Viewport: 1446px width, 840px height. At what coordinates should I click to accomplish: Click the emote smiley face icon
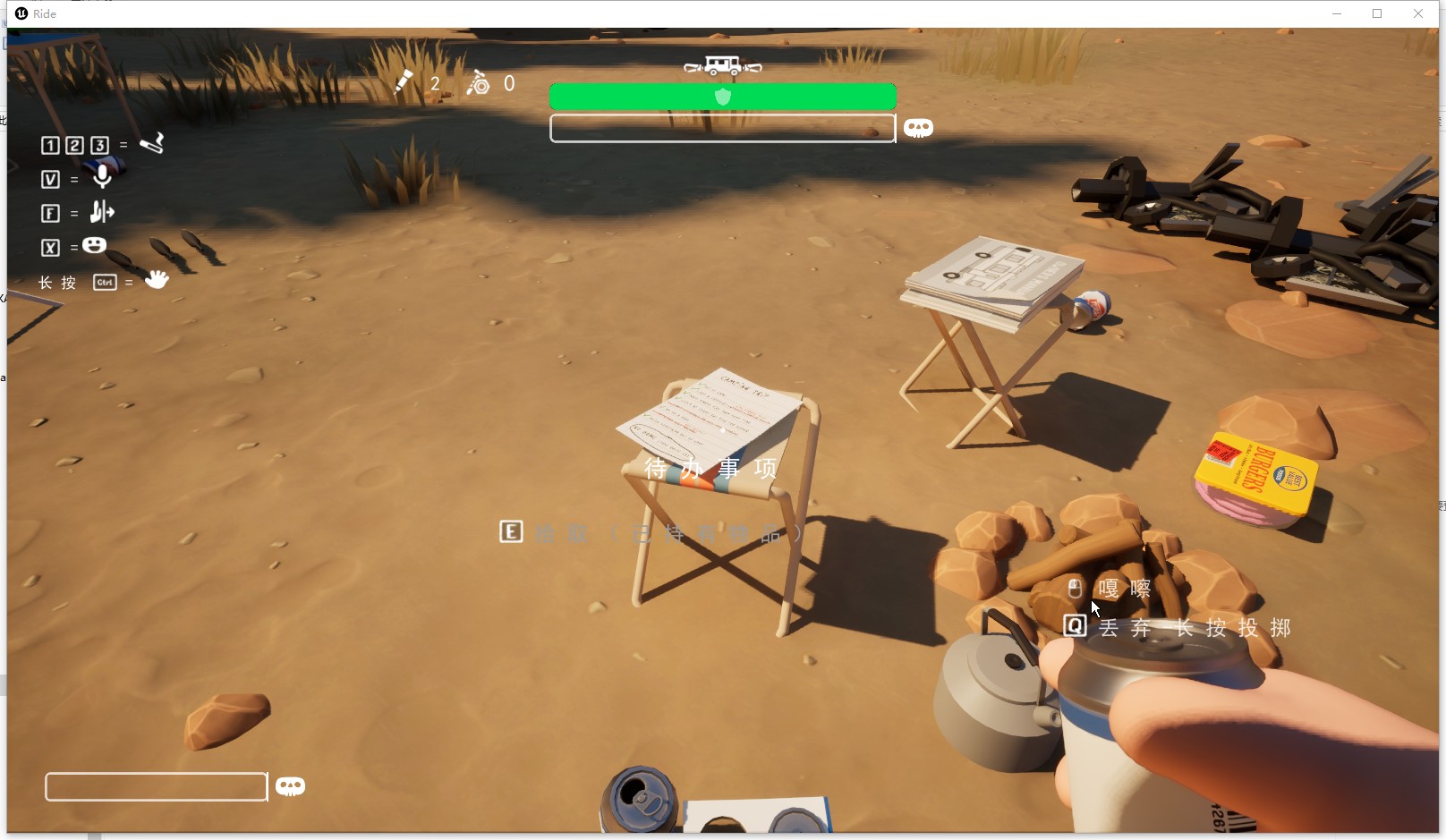pos(95,246)
